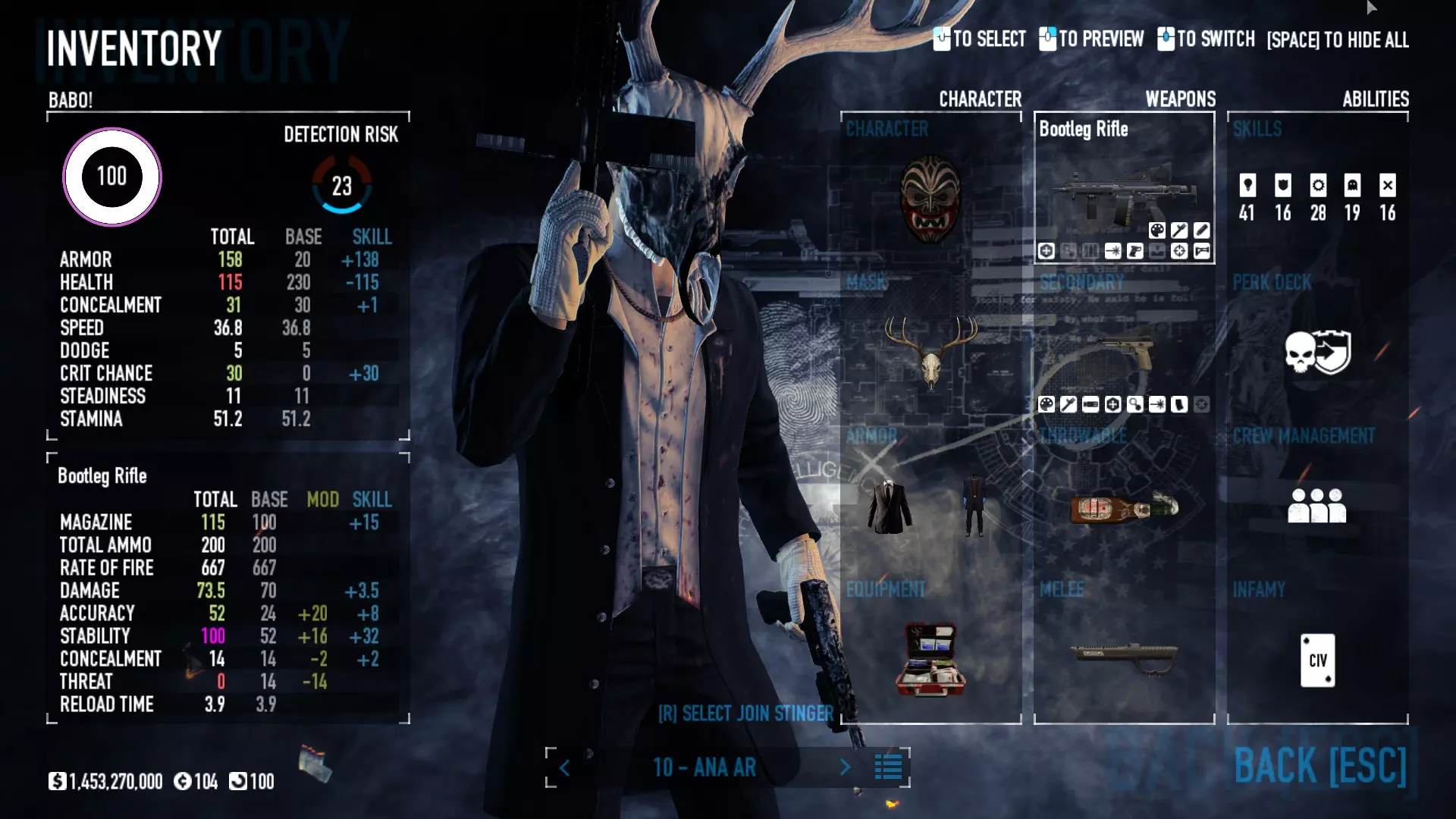
Task: Go back with the Back button
Action: coord(1319,765)
